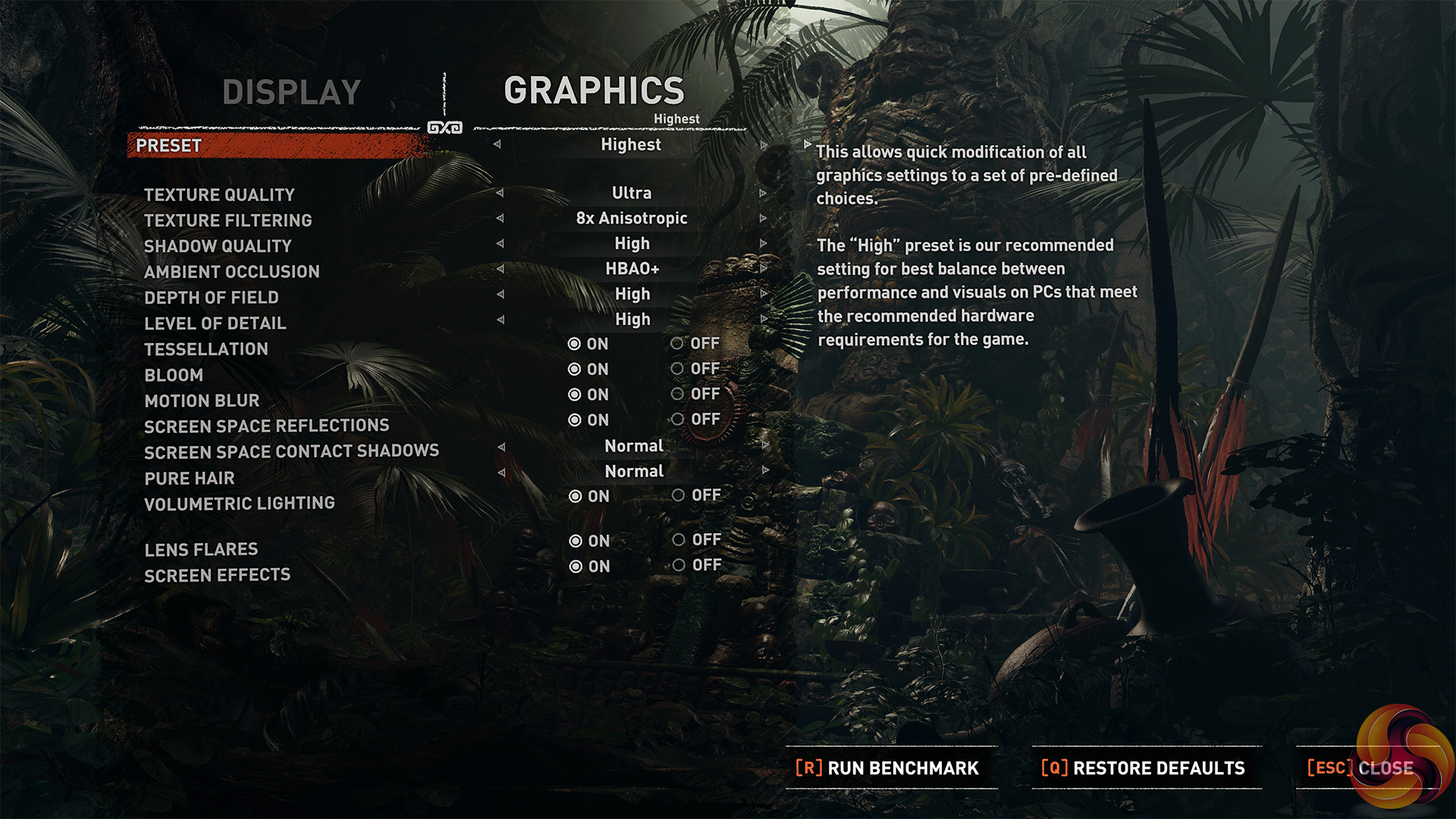Run the benchmark

pyautogui.click(x=887, y=768)
